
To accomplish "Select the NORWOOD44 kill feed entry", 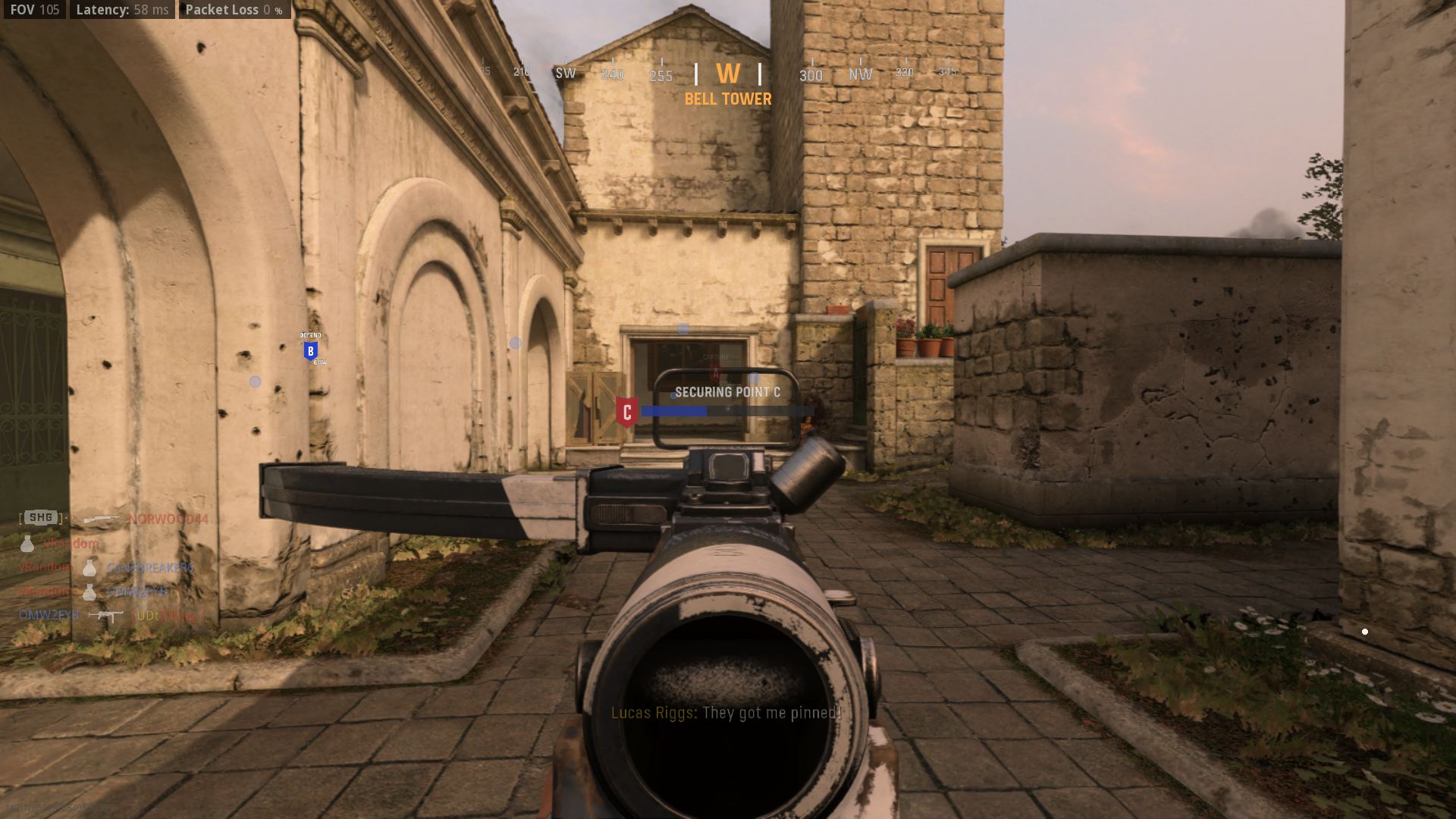I will click(x=167, y=519).
